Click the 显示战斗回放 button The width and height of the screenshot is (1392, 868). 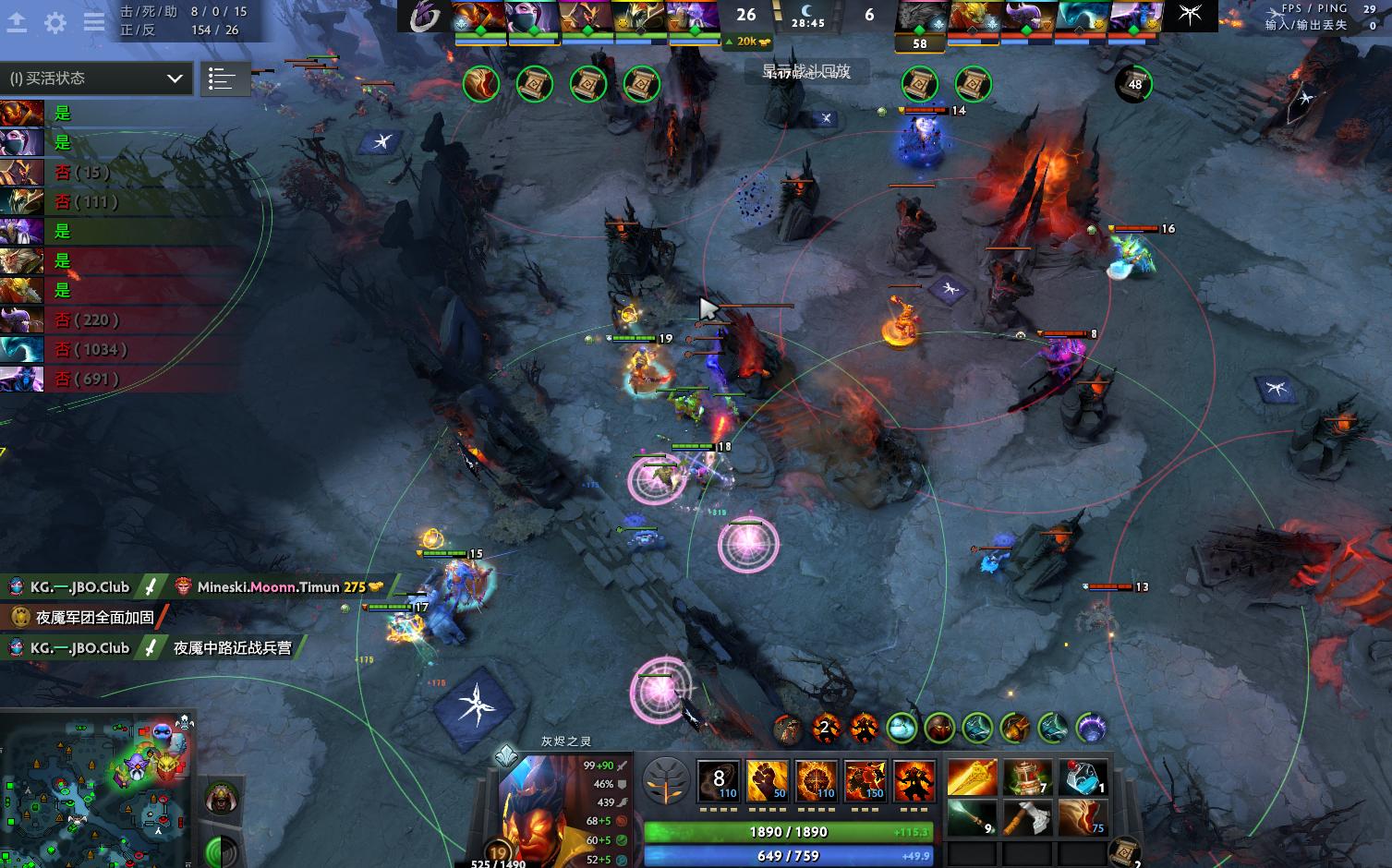(x=806, y=72)
